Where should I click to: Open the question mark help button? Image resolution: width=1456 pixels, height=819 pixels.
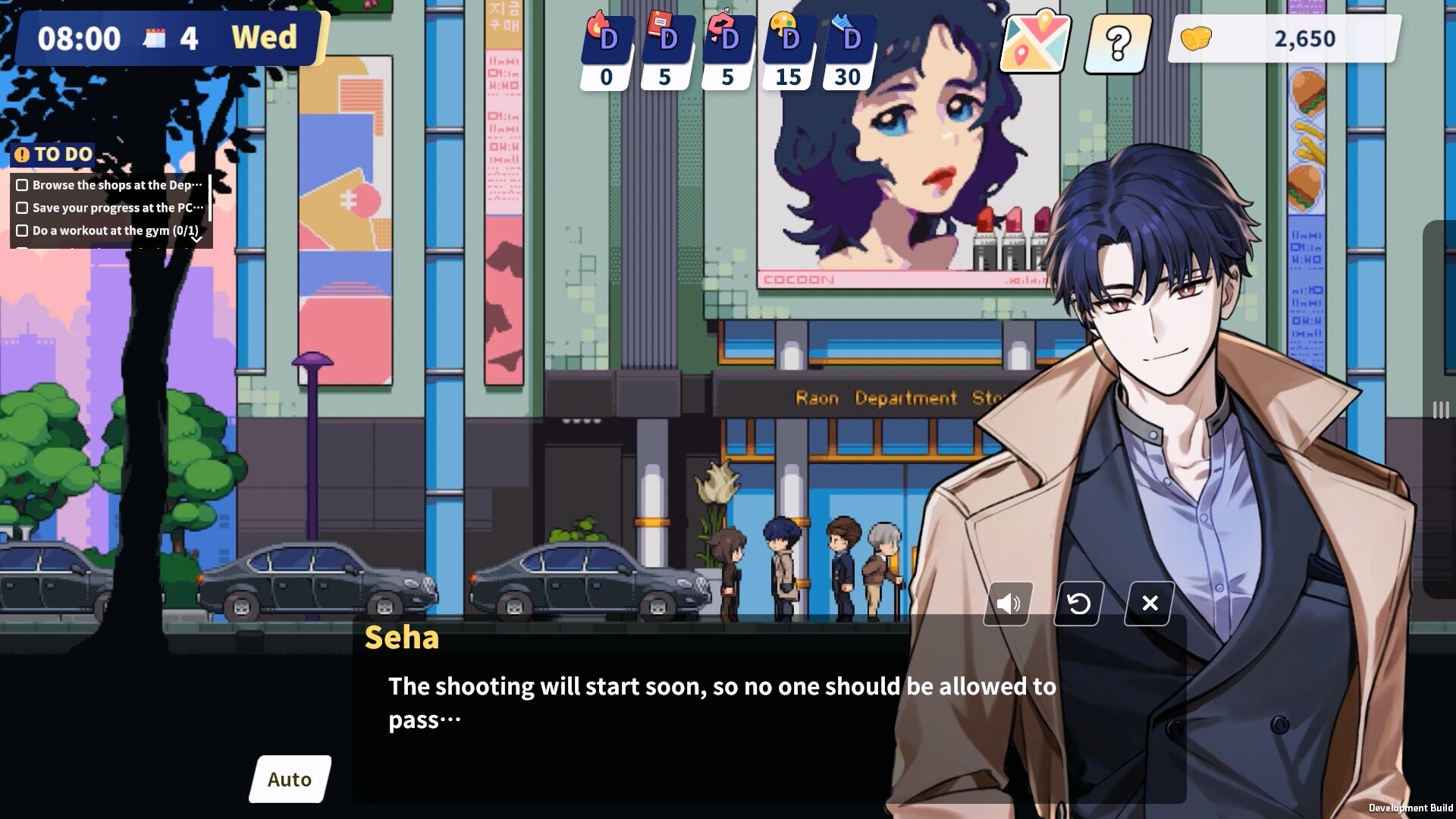click(1118, 44)
